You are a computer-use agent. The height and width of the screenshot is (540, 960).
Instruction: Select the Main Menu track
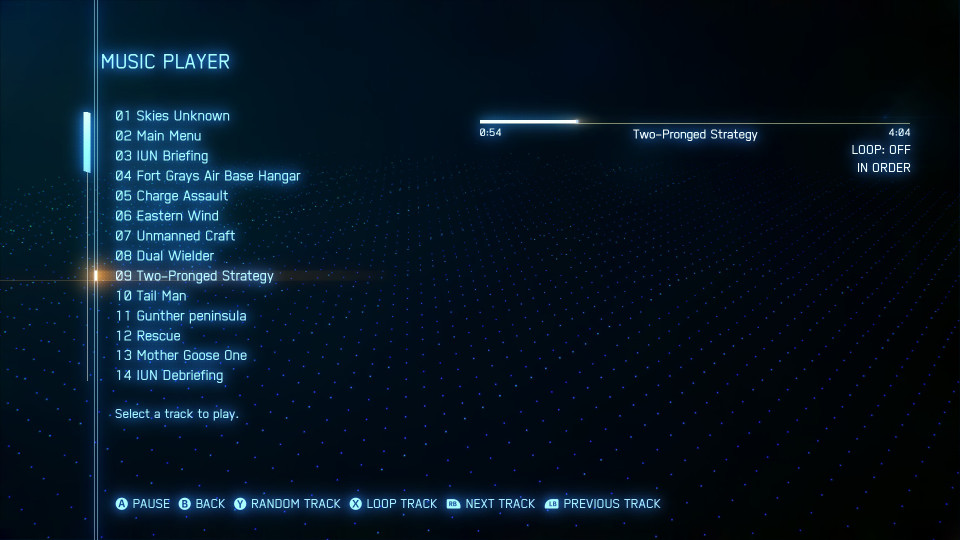coord(158,136)
